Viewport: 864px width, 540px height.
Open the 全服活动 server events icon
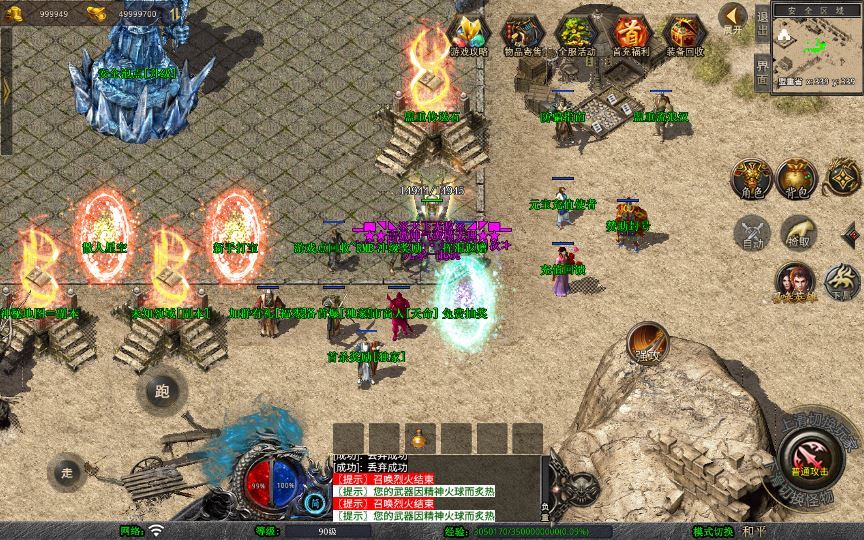pyautogui.click(x=577, y=33)
